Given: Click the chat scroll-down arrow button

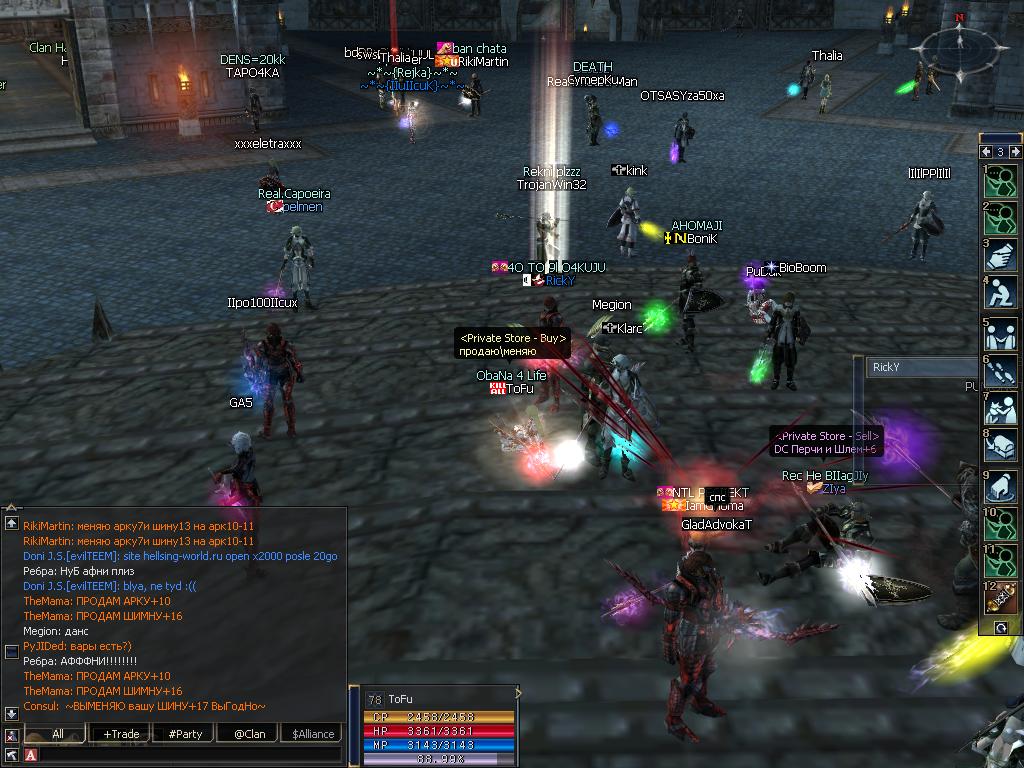Looking at the screenshot, I should [x=11, y=713].
